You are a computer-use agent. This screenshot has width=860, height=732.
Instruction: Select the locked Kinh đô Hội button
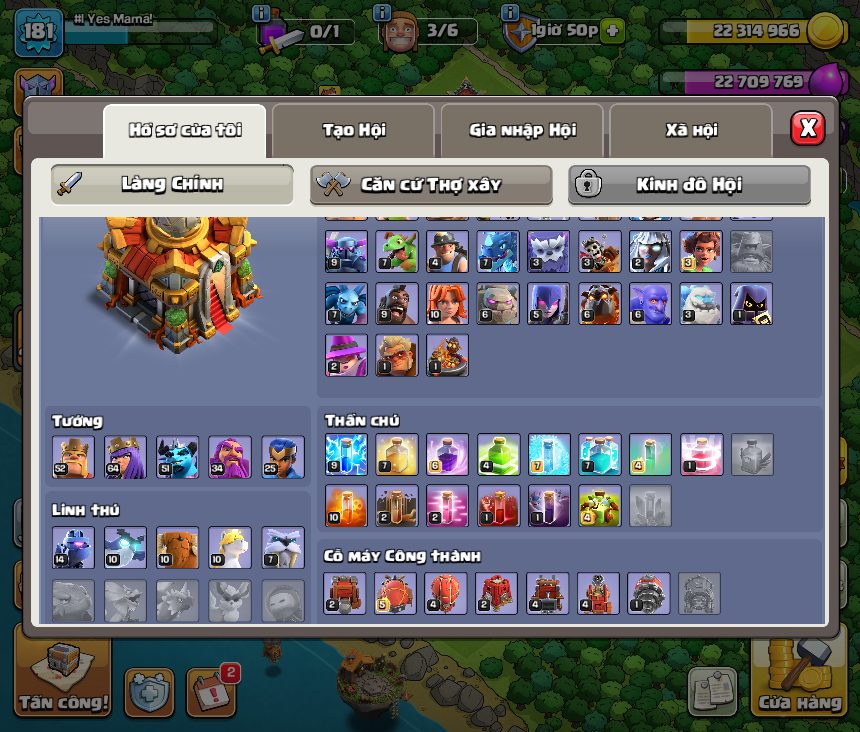pyautogui.click(x=689, y=185)
